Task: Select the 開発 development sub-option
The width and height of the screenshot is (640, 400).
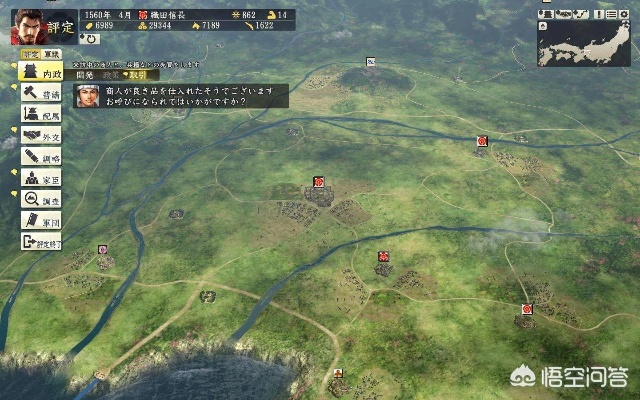Action: pos(87,74)
